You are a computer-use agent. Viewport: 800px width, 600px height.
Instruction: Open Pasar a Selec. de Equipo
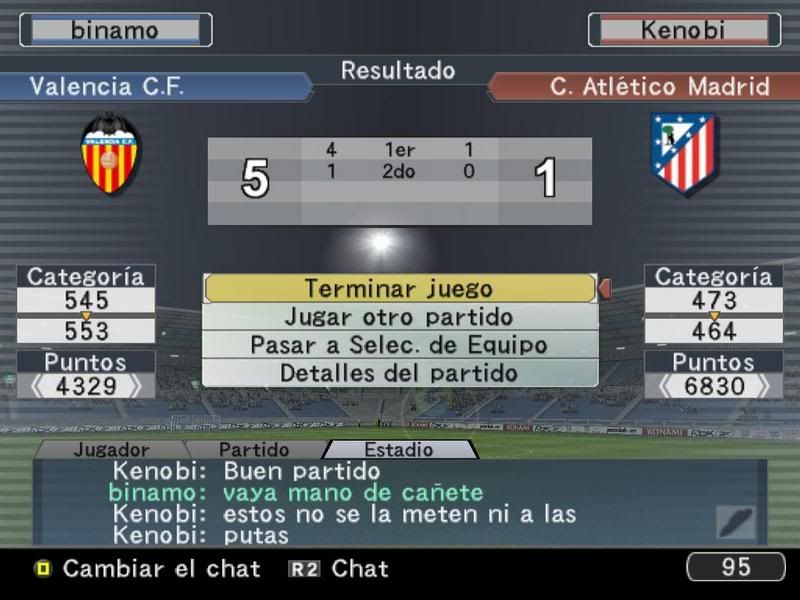[x=399, y=345]
